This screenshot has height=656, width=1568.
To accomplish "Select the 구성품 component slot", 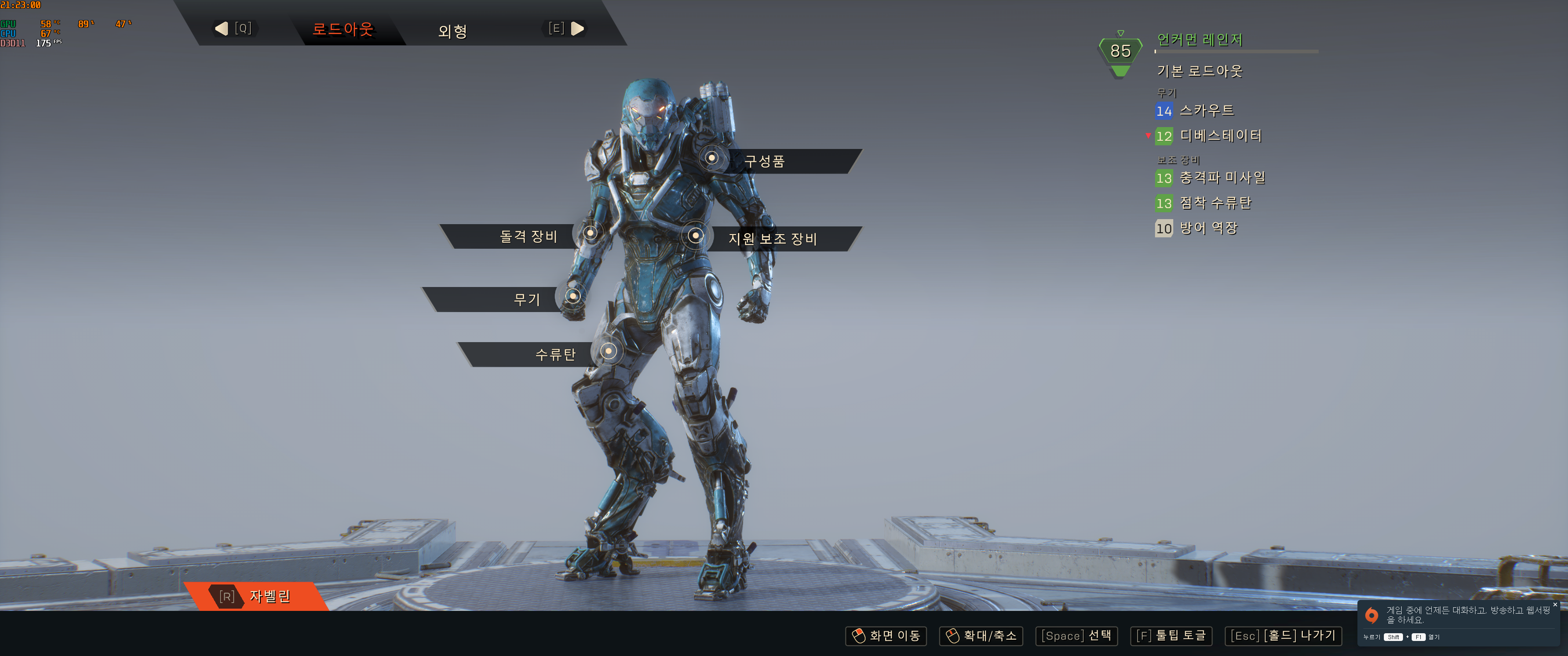I will click(764, 161).
